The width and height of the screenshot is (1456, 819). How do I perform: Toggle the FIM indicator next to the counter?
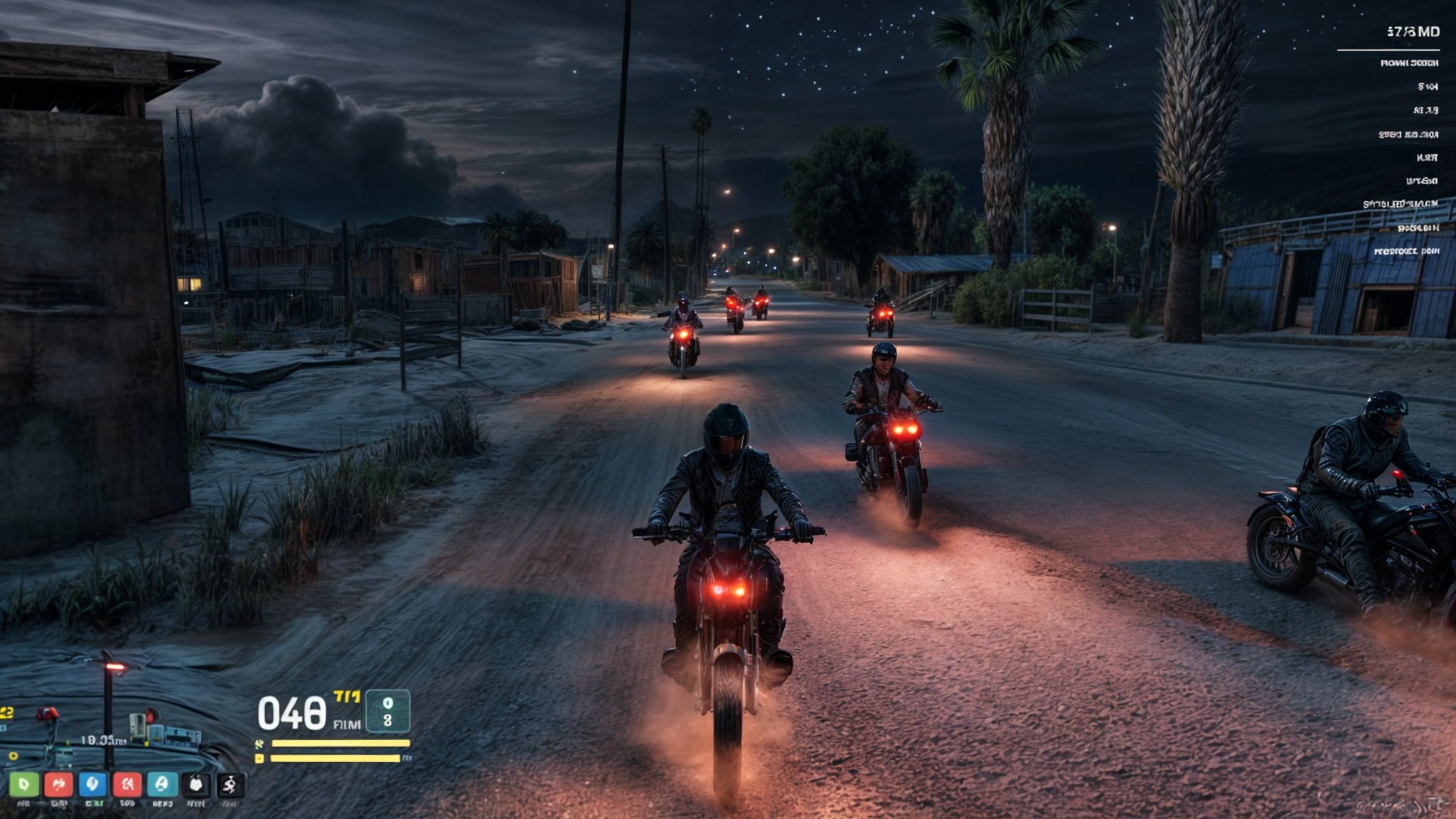click(x=348, y=724)
